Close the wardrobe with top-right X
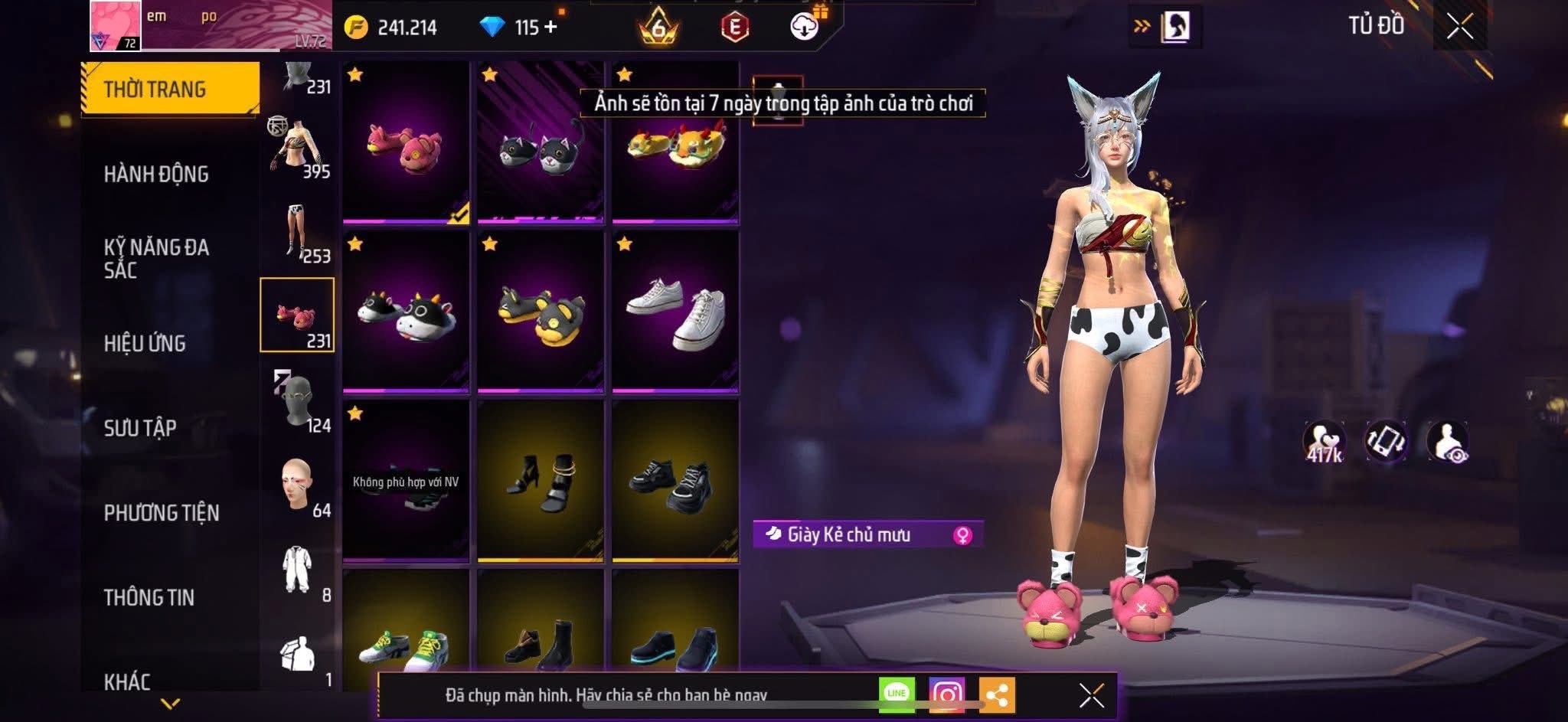This screenshot has width=1568, height=722. (1459, 28)
